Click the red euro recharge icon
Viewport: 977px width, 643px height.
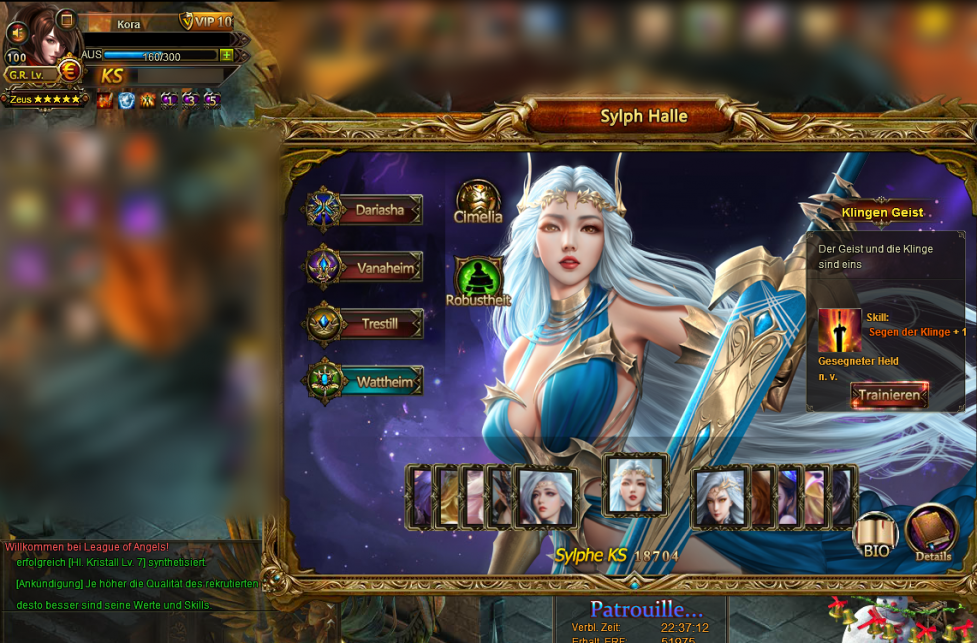click(x=70, y=70)
